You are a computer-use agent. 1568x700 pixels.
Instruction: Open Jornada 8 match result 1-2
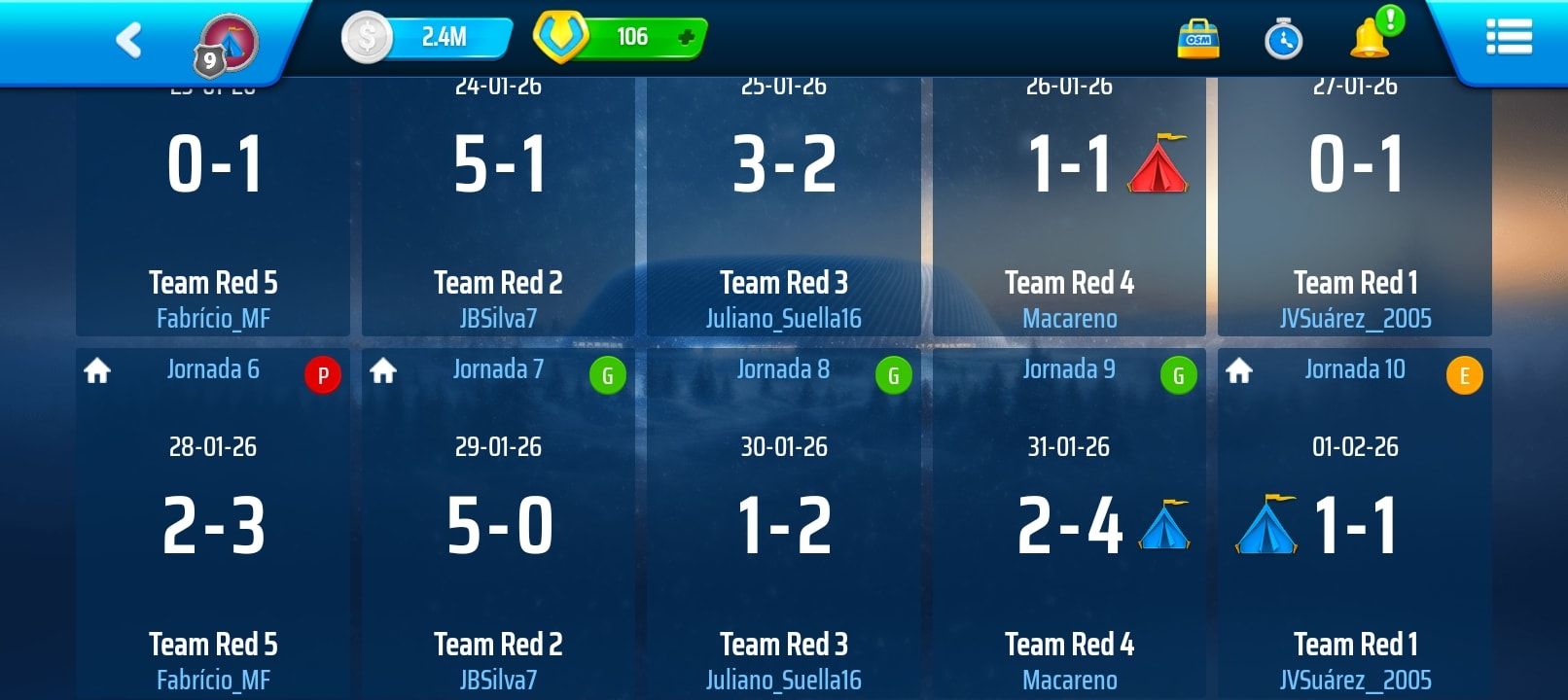(784, 525)
